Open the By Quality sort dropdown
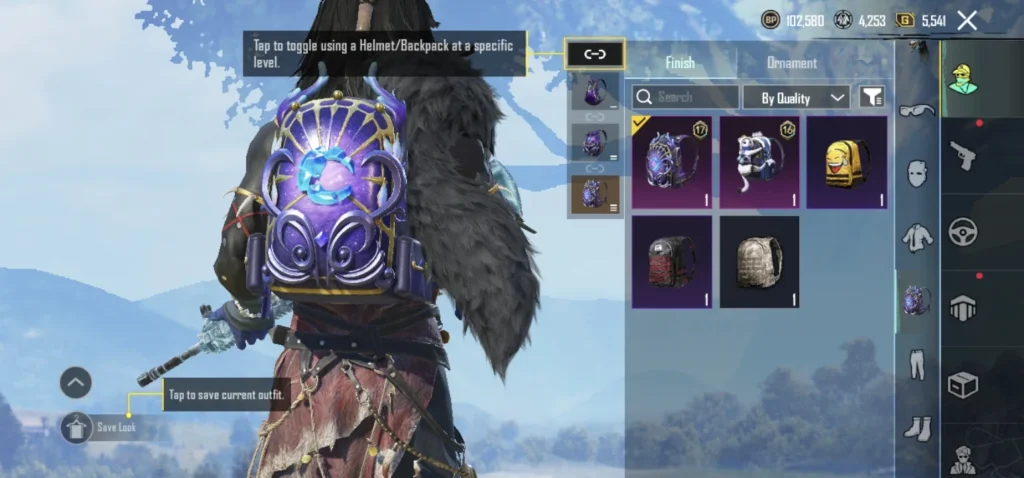Image resolution: width=1024 pixels, height=478 pixels. [797, 97]
